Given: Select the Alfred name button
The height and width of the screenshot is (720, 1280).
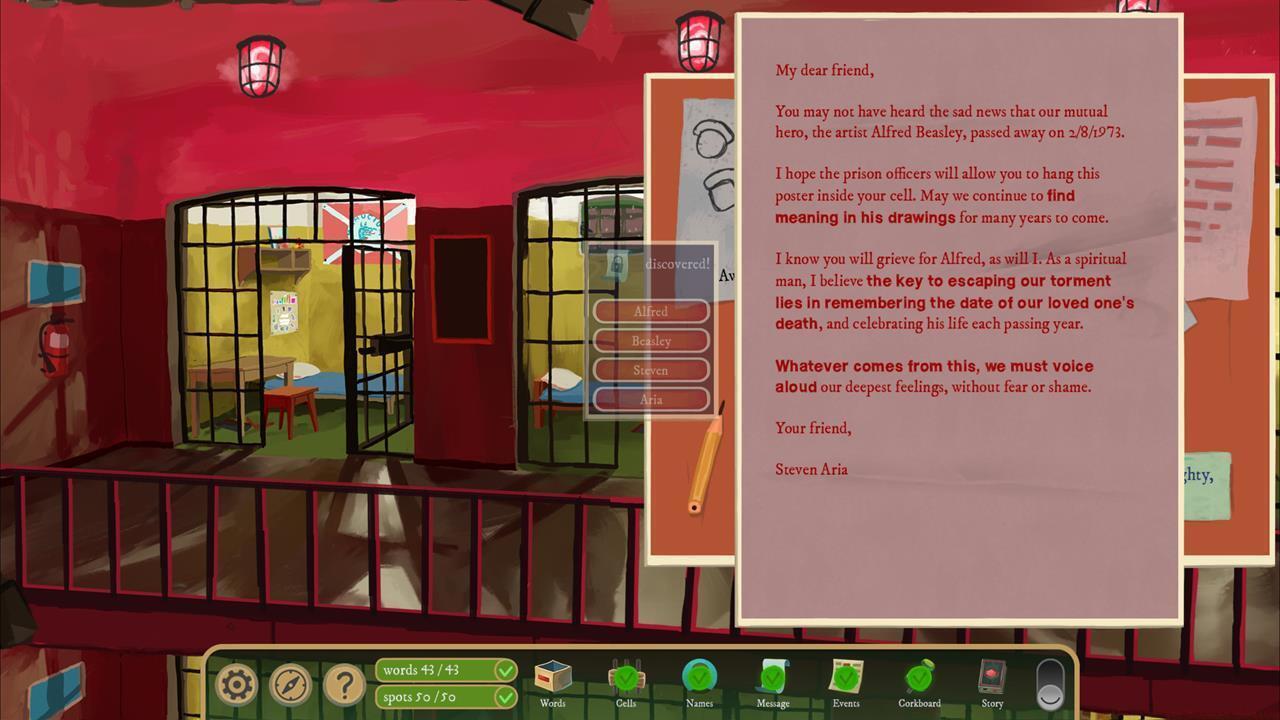Looking at the screenshot, I should click(x=650, y=311).
